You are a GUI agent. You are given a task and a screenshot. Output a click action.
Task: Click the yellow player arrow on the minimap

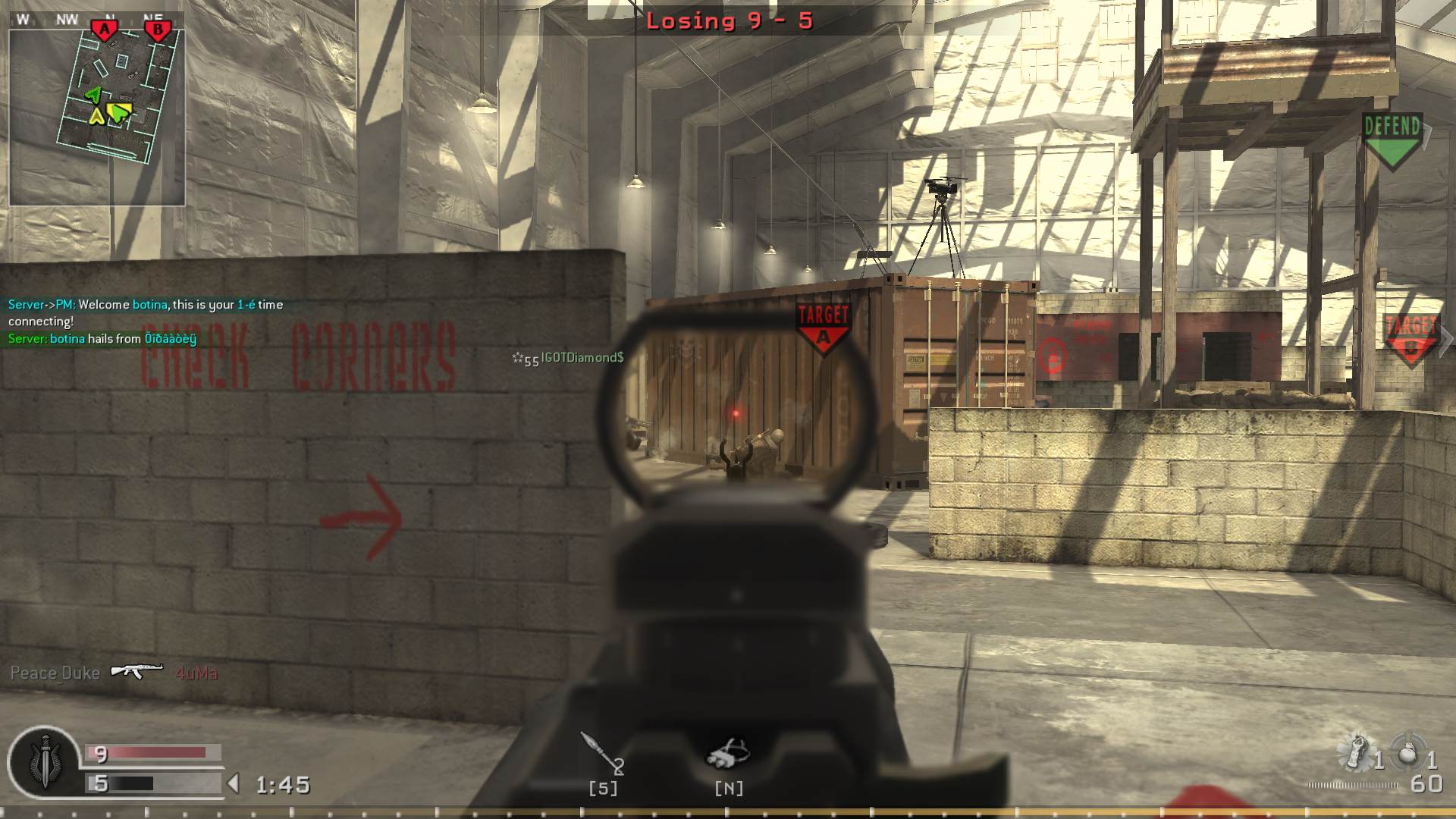(x=97, y=118)
